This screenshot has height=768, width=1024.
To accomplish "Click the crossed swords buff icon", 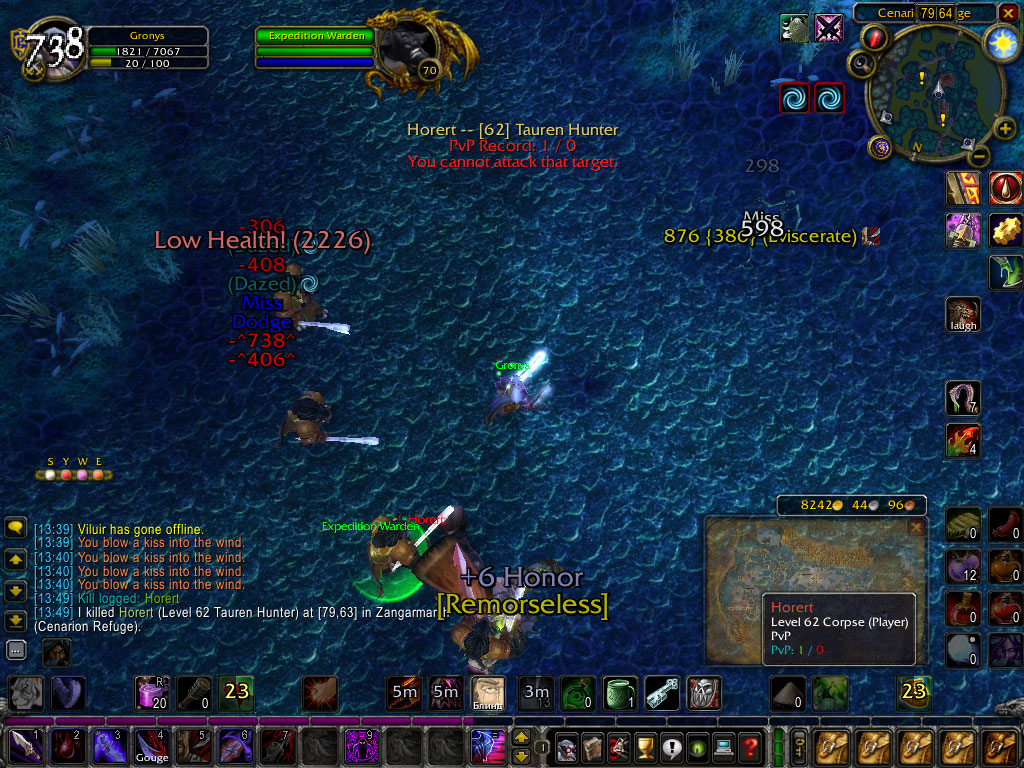I will 829,28.
